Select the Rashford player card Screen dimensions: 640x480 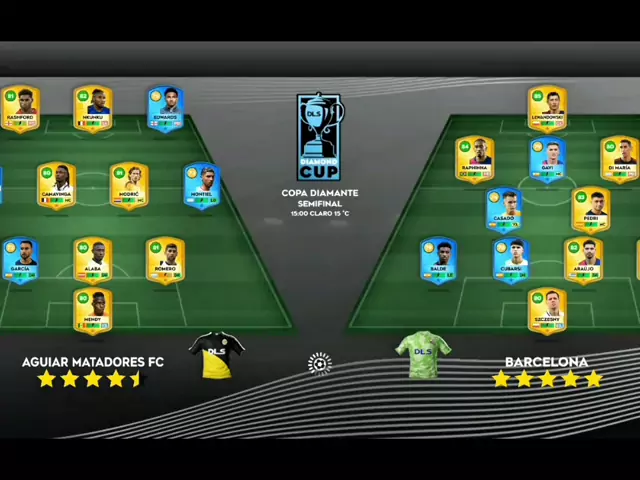[21, 108]
